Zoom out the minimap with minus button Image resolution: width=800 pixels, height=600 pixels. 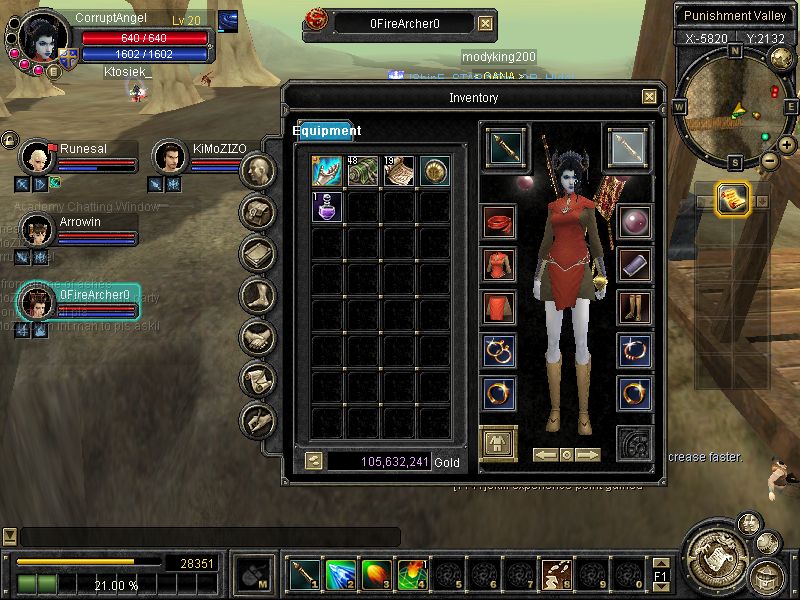click(x=769, y=160)
